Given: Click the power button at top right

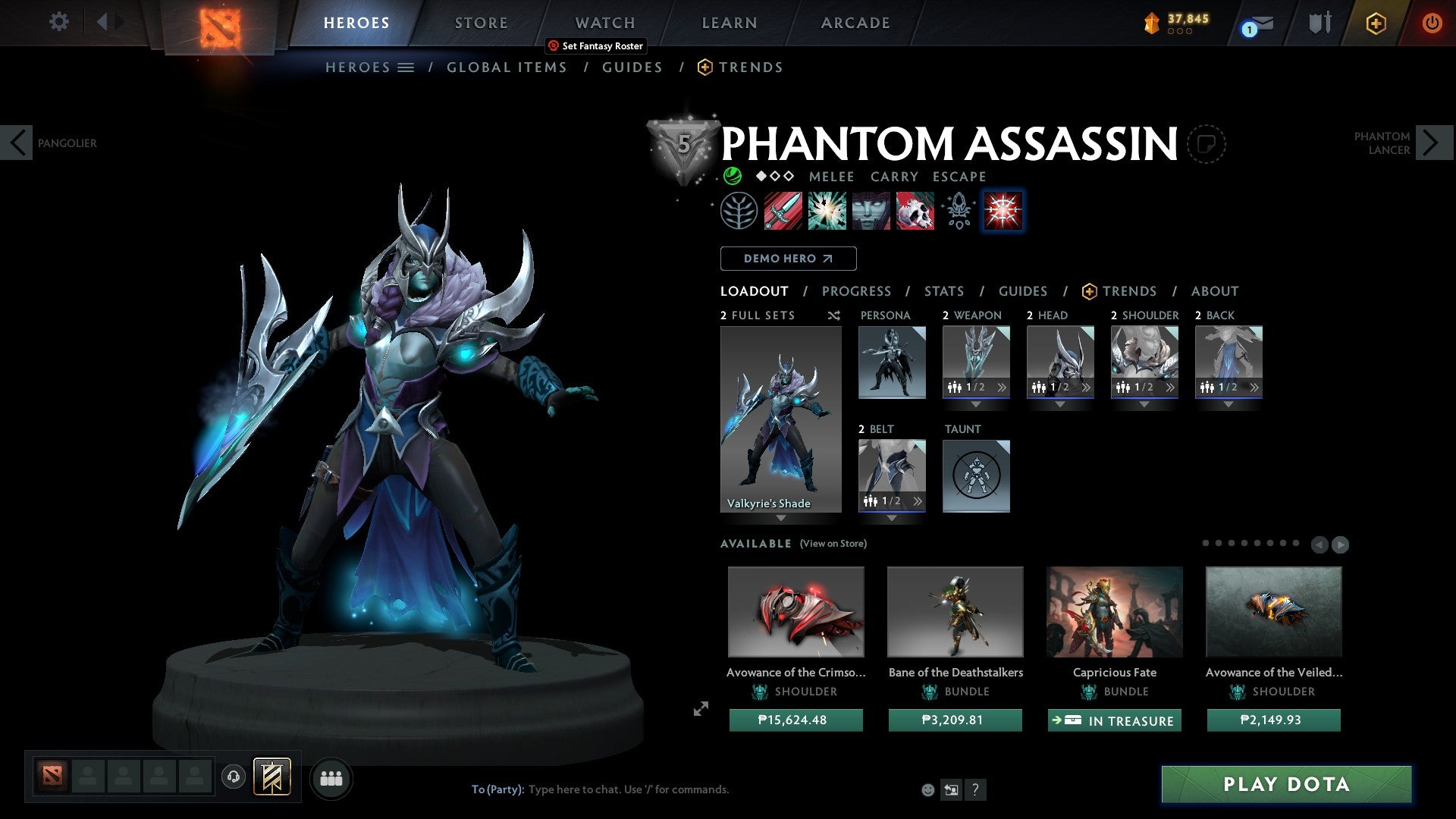Looking at the screenshot, I should (1432, 23).
